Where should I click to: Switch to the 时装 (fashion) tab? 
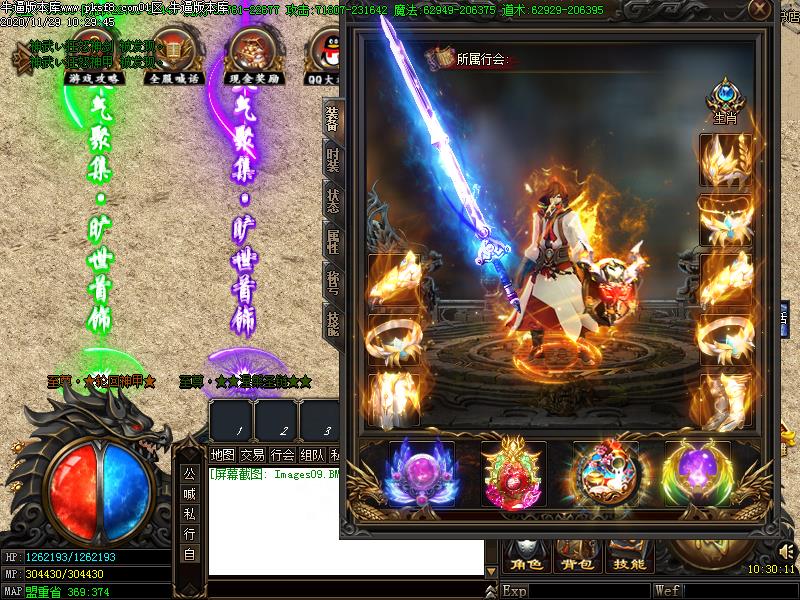(x=333, y=158)
